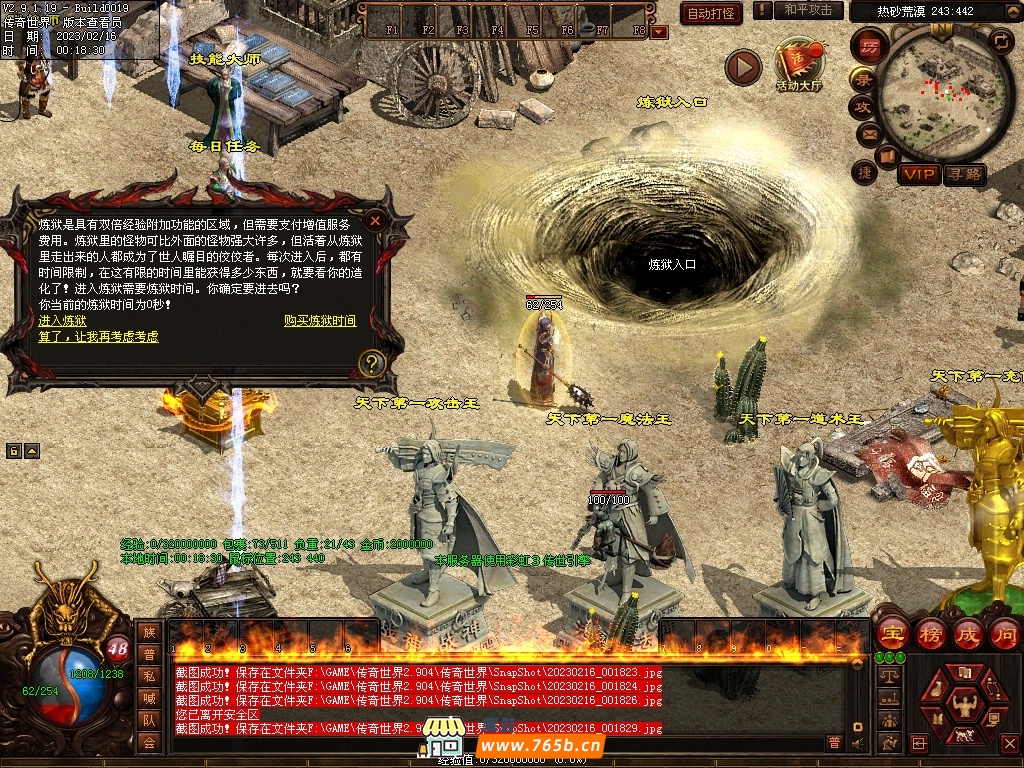Choose the 进入炼狱 dialogue option
The height and width of the screenshot is (768, 1024).
(62, 321)
